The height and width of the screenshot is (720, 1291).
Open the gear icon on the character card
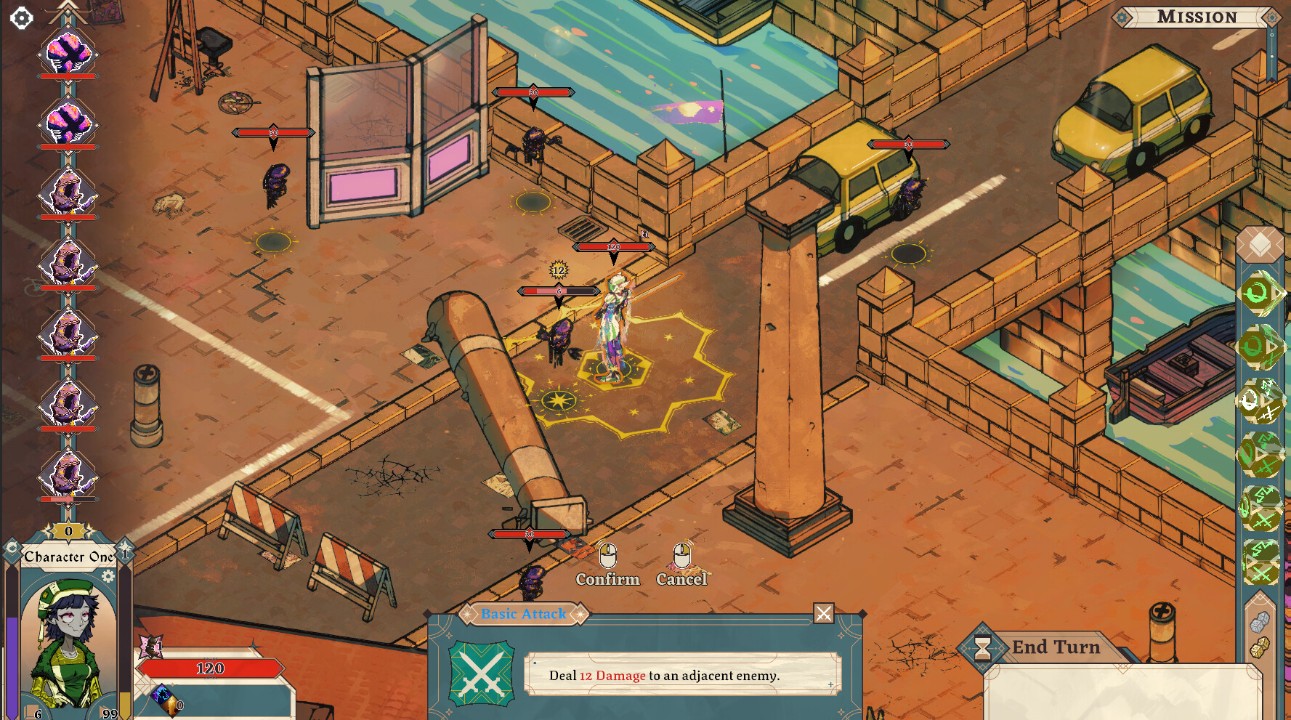(108, 576)
